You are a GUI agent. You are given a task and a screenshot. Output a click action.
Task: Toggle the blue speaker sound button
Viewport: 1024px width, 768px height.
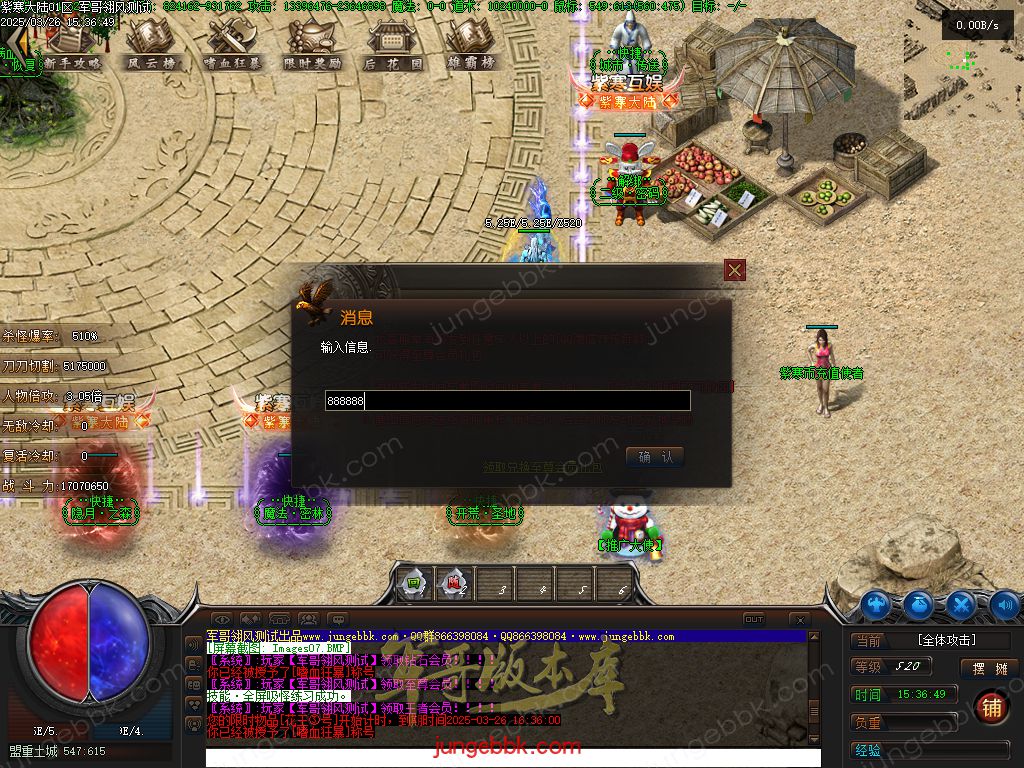coord(1004,605)
